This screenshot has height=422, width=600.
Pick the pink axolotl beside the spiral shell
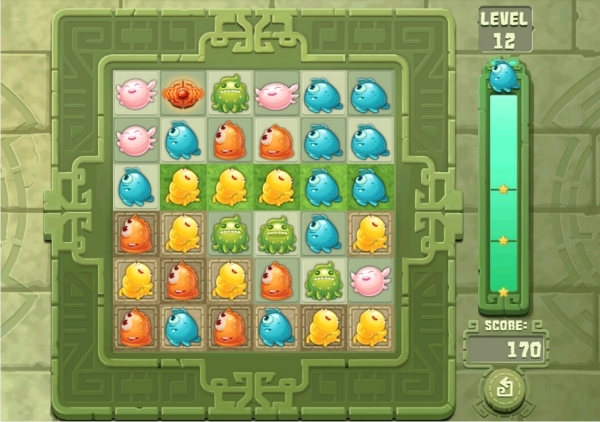pos(134,93)
